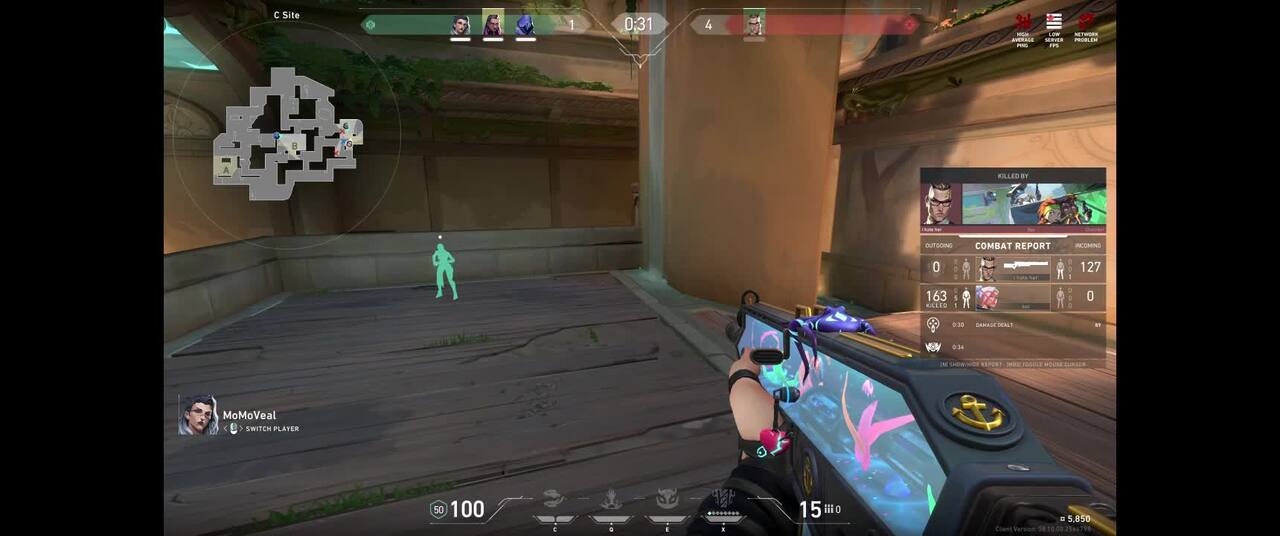Click the minimap of the map
The image size is (1280, 536).
[287, 134]
